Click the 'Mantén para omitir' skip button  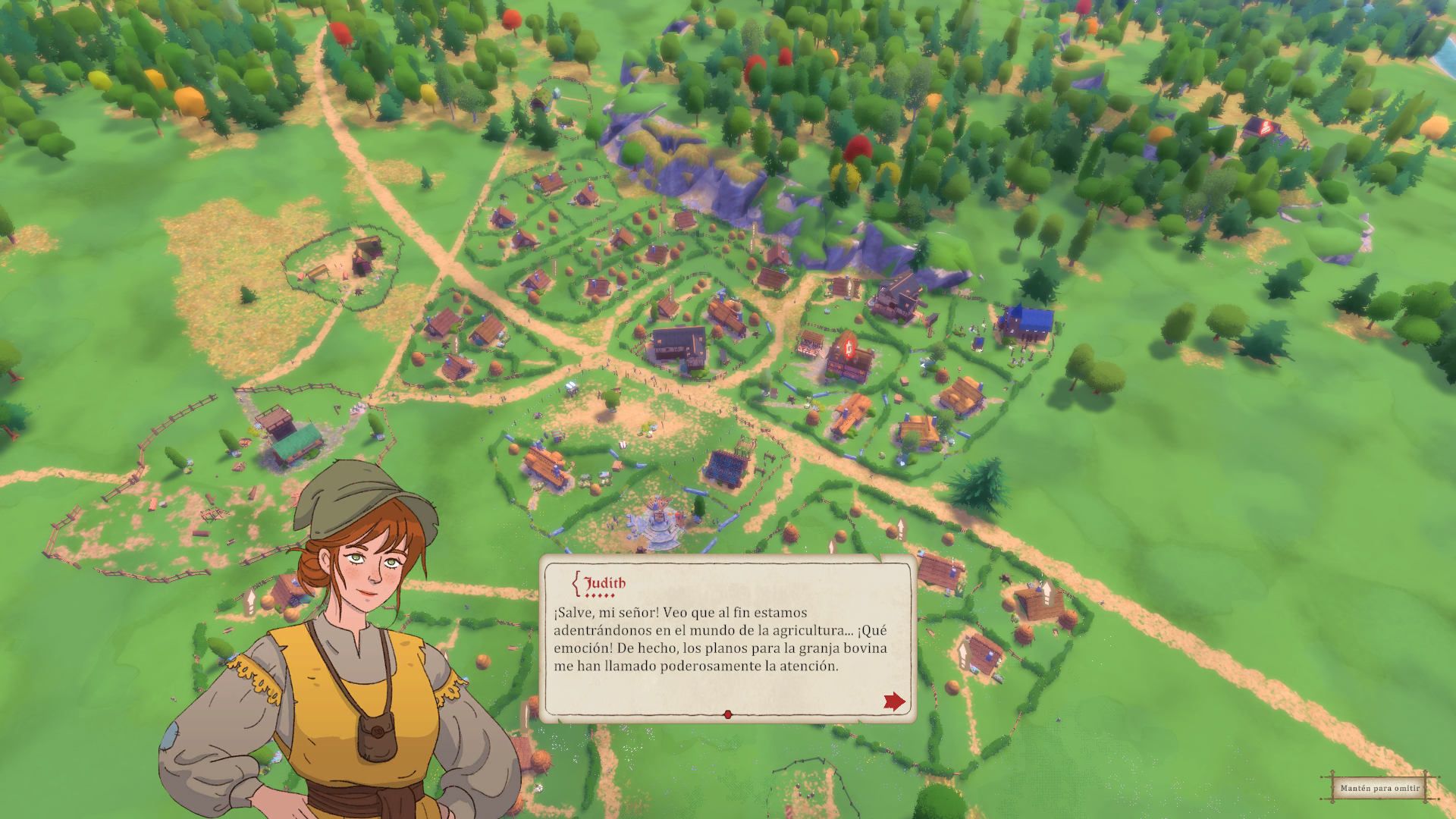coord(1379,788)
